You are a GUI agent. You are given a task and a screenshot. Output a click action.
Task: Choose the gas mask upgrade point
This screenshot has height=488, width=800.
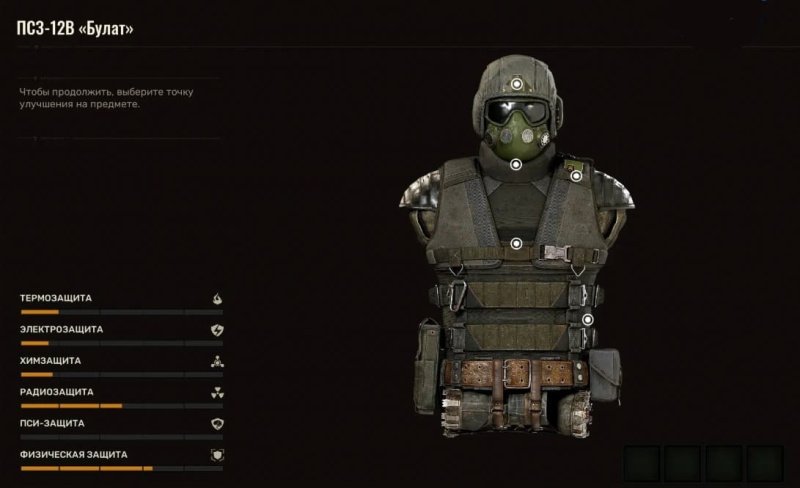[x=516, y=163]
